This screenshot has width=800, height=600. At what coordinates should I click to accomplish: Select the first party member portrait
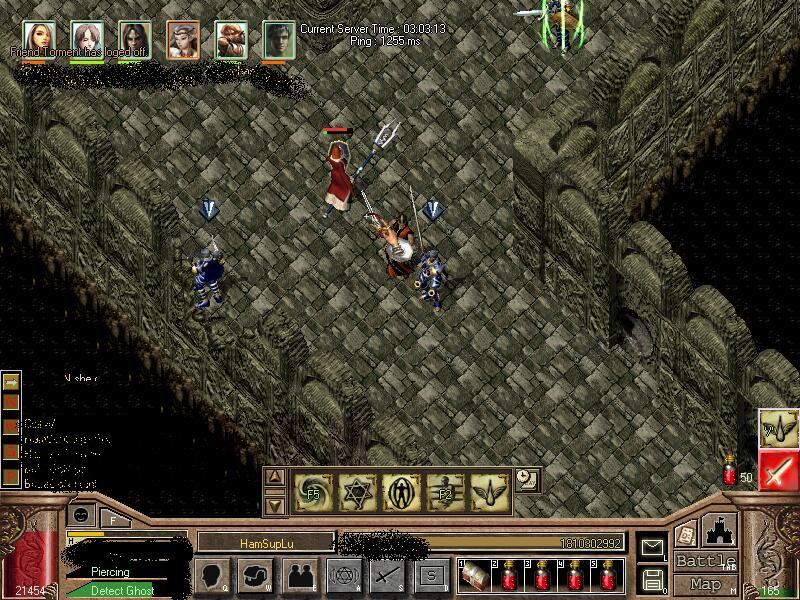click(38, 38)
